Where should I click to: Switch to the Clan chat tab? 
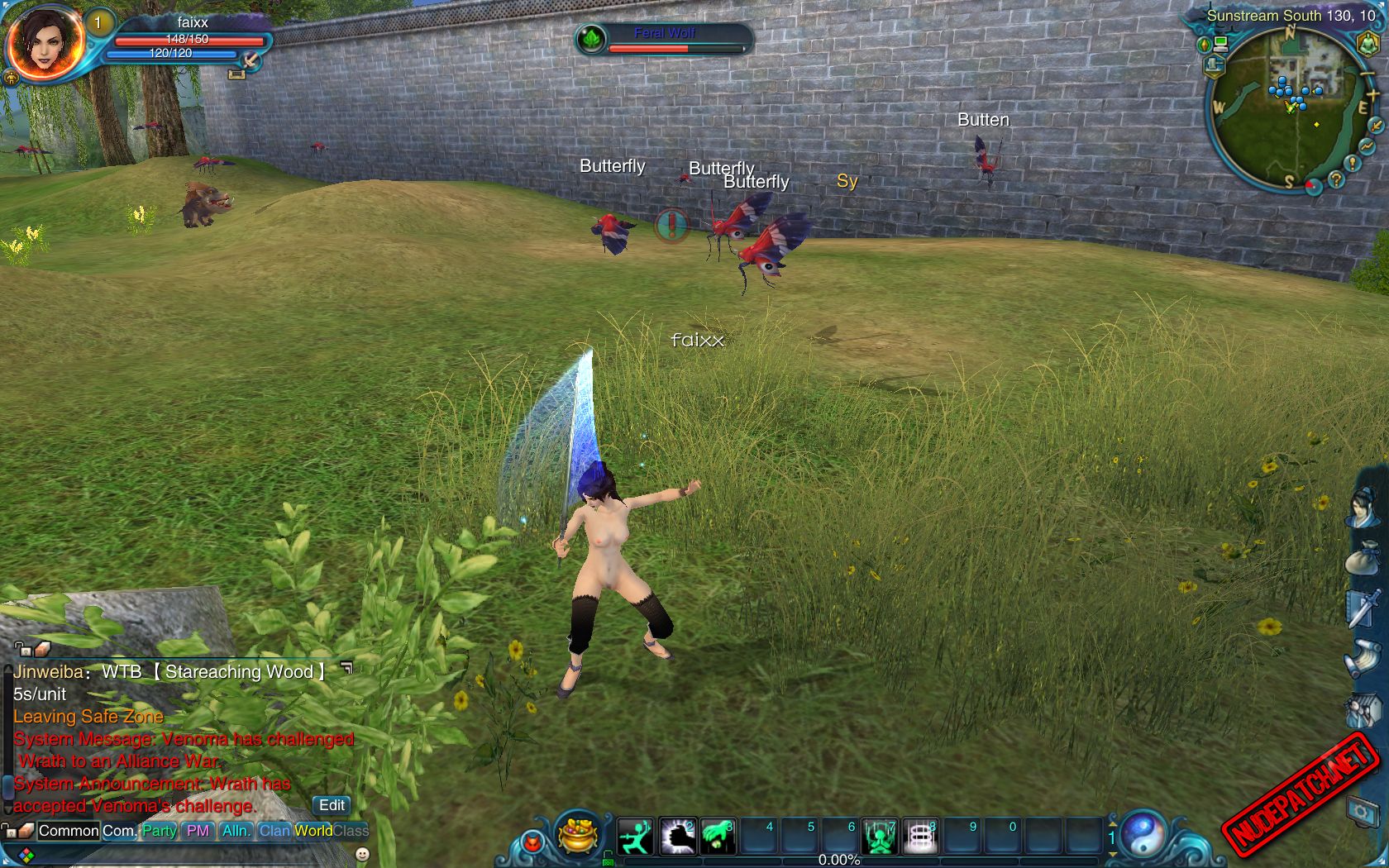click(274, 831)
